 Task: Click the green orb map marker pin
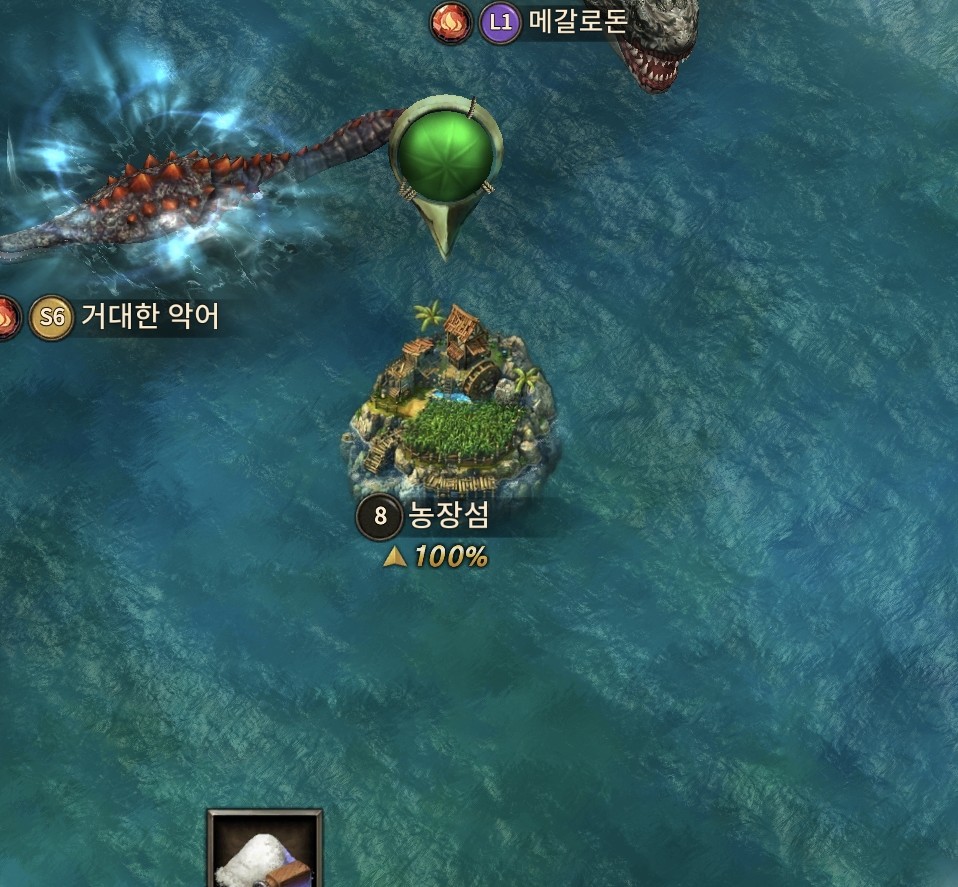[x=444, y=152]
